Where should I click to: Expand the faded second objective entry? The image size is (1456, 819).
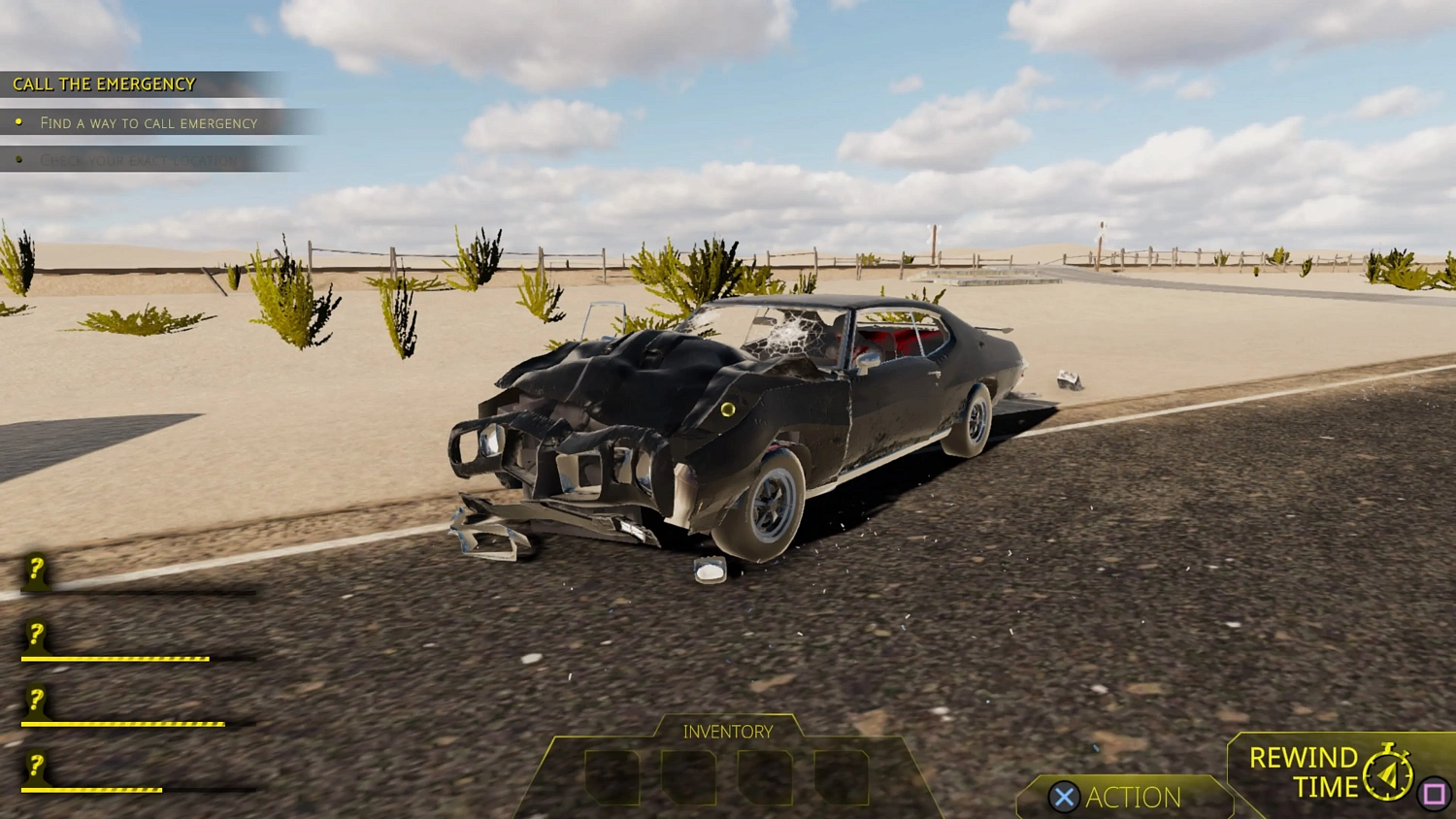click(139, 158)
